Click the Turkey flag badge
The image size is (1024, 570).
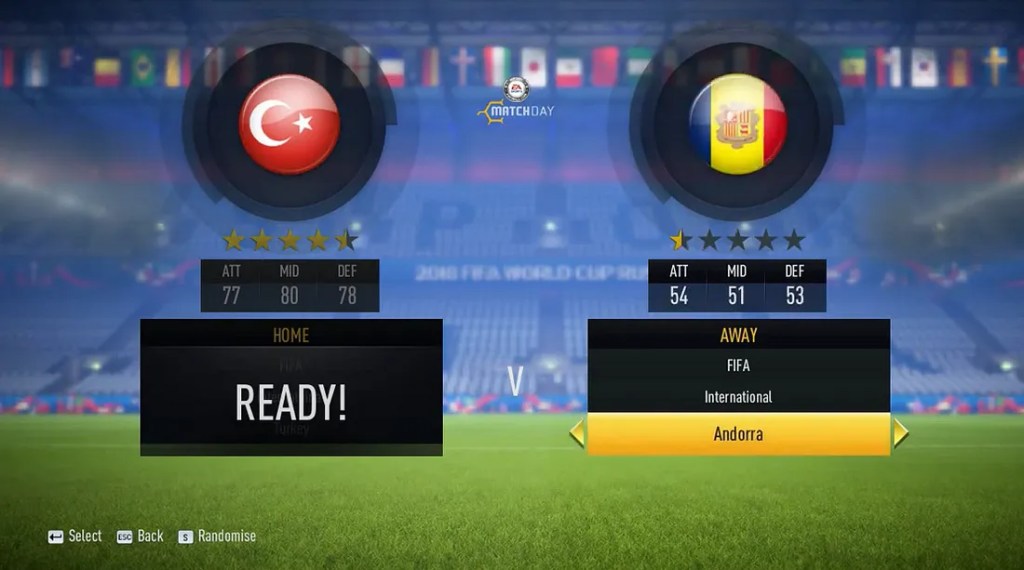289,125
